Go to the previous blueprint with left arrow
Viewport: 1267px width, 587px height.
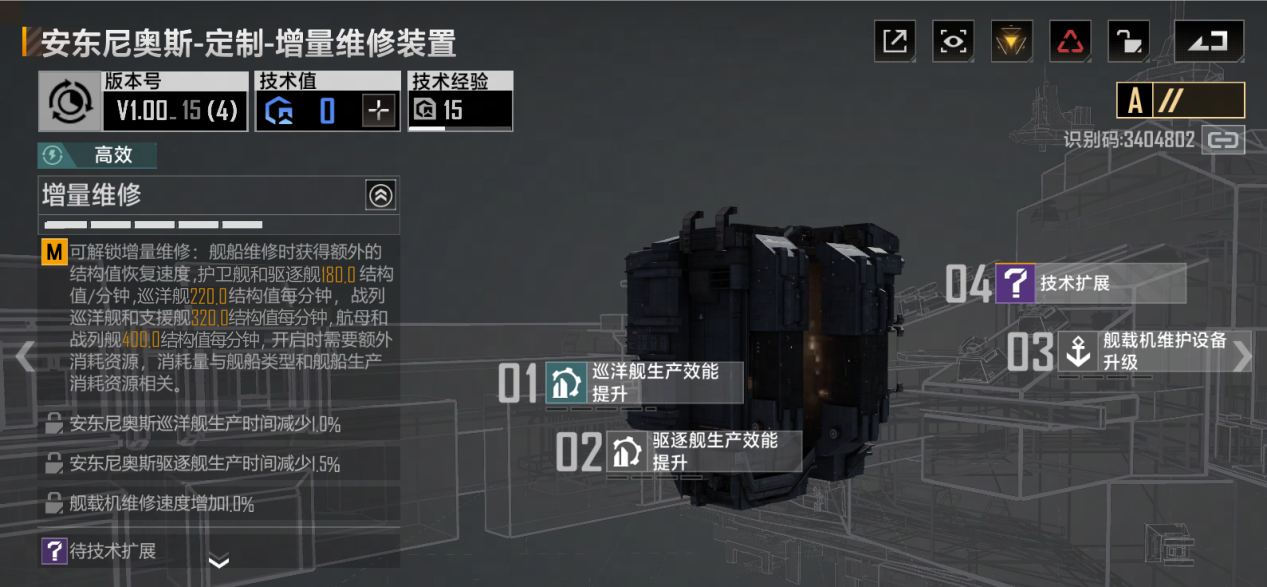click(25, 357)
